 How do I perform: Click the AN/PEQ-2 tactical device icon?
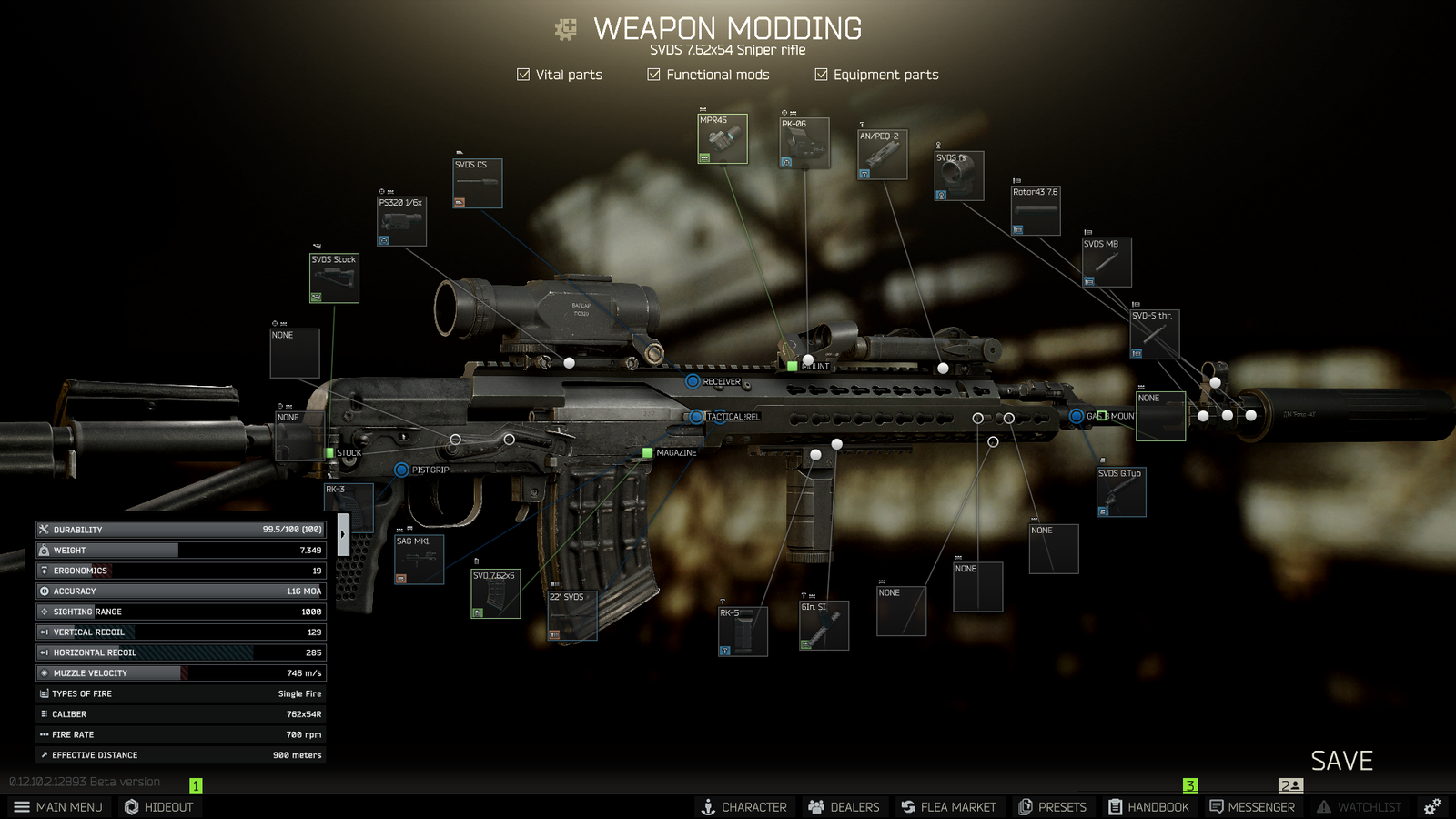pyautogui.click(x=881, y=154)
